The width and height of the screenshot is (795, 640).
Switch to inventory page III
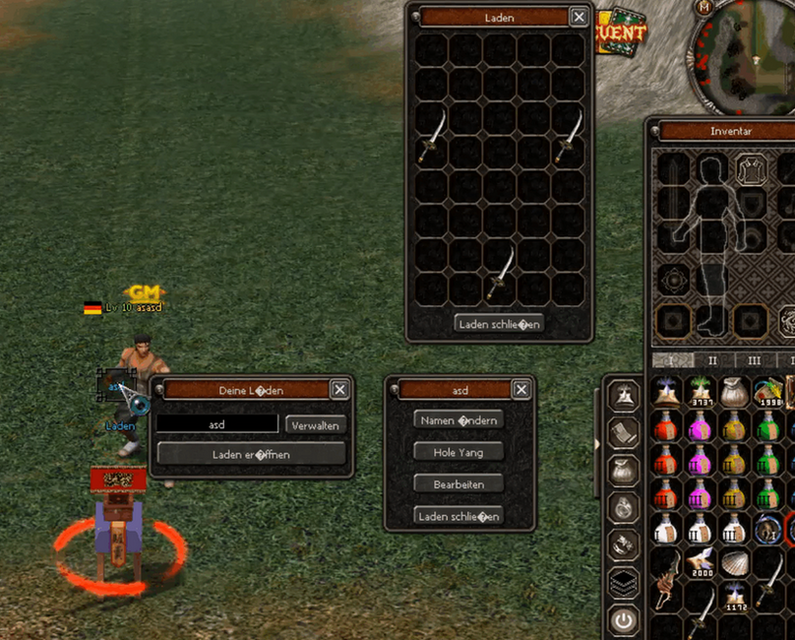click(x=754, y=360)
